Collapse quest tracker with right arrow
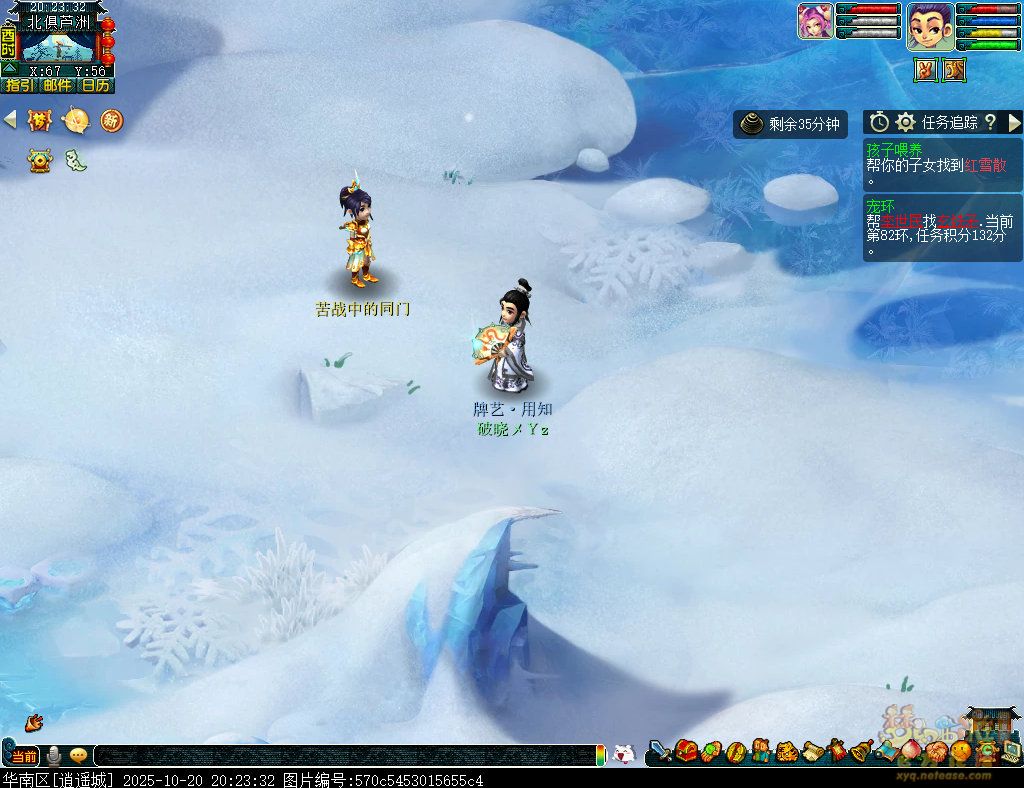Viewport: 1024px width, 788px height. pyautogui.click(x=1014, y=122)
